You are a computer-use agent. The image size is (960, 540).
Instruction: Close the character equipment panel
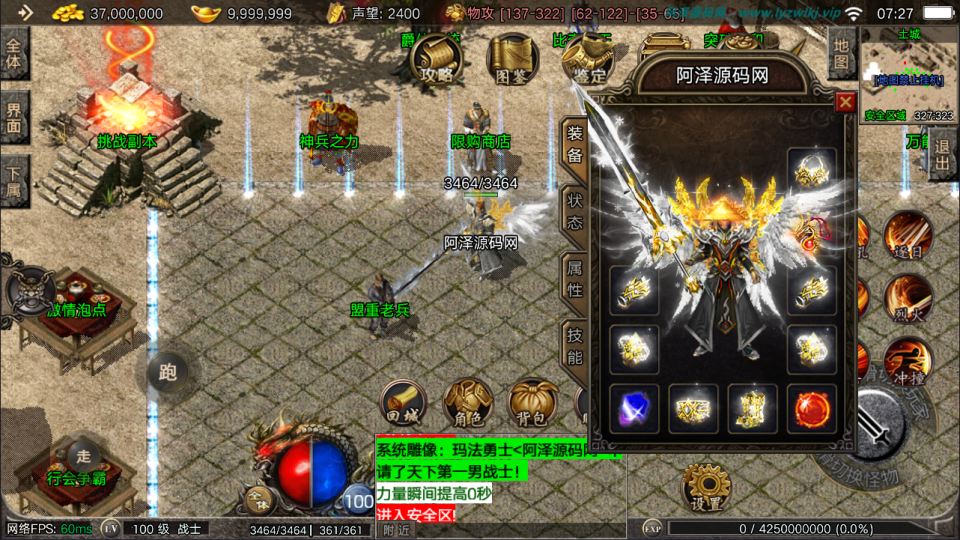(x=846, y=102)
